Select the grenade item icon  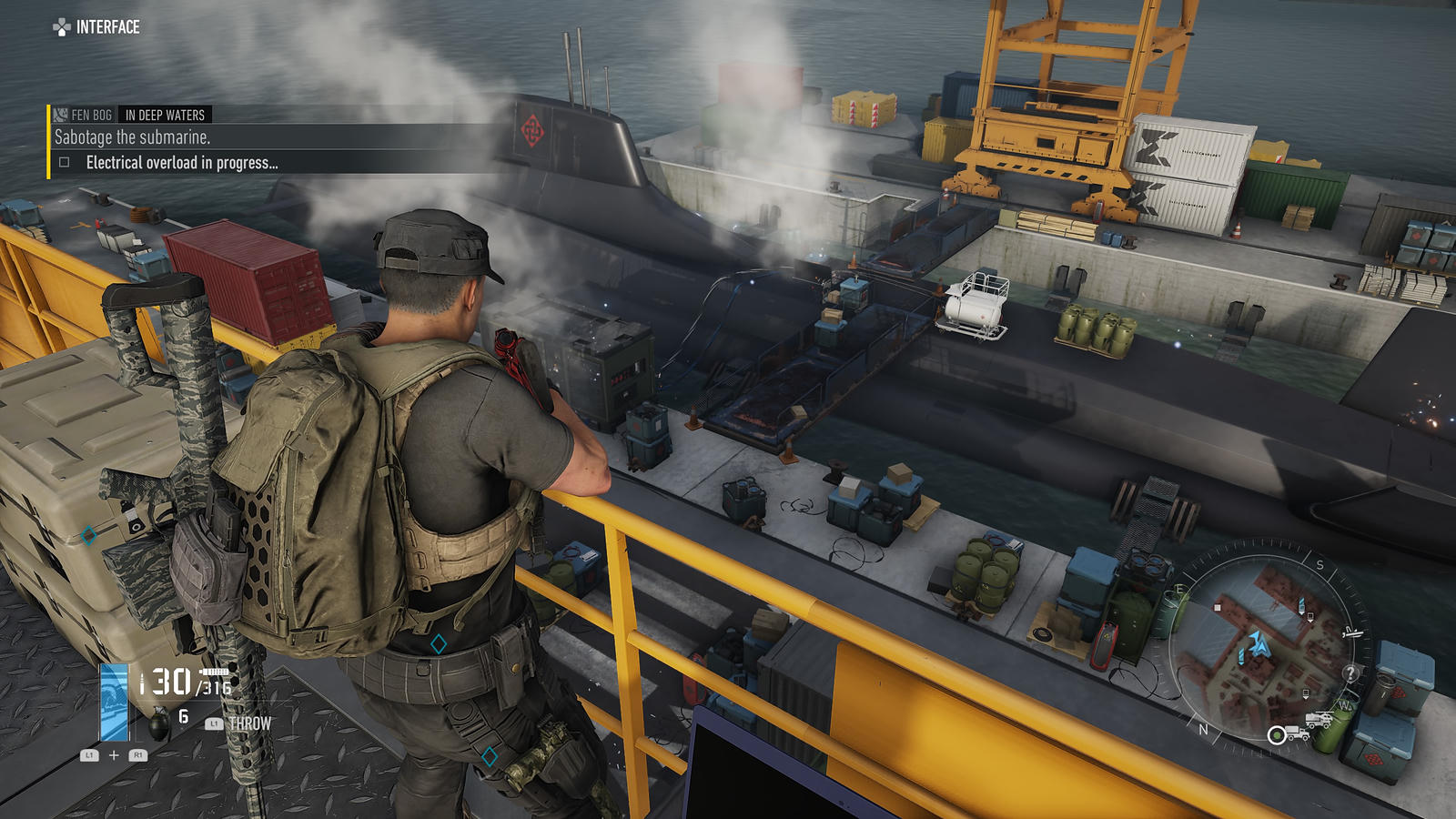(159, 723)
